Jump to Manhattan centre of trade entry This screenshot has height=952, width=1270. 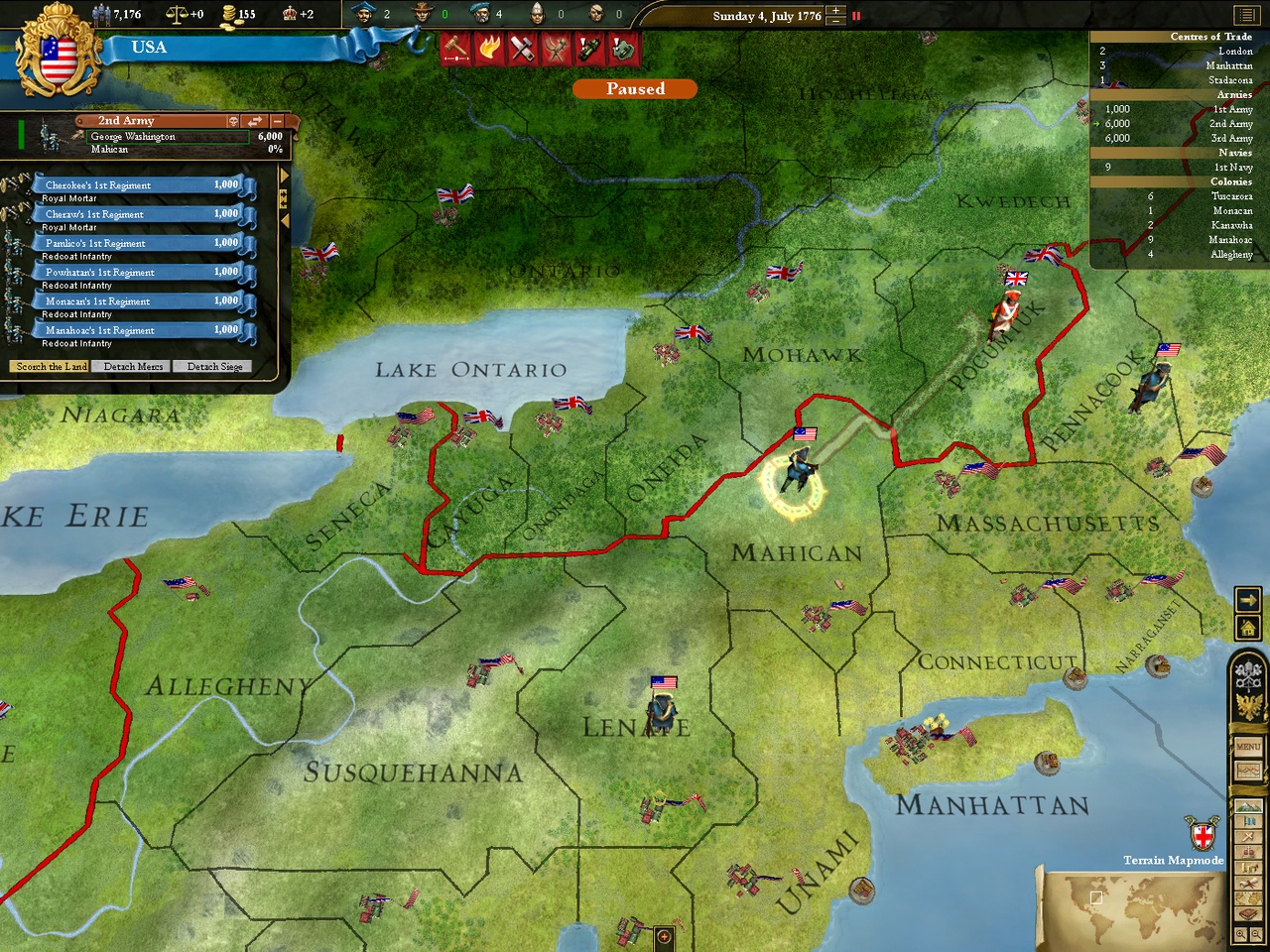pos(1228,65)
